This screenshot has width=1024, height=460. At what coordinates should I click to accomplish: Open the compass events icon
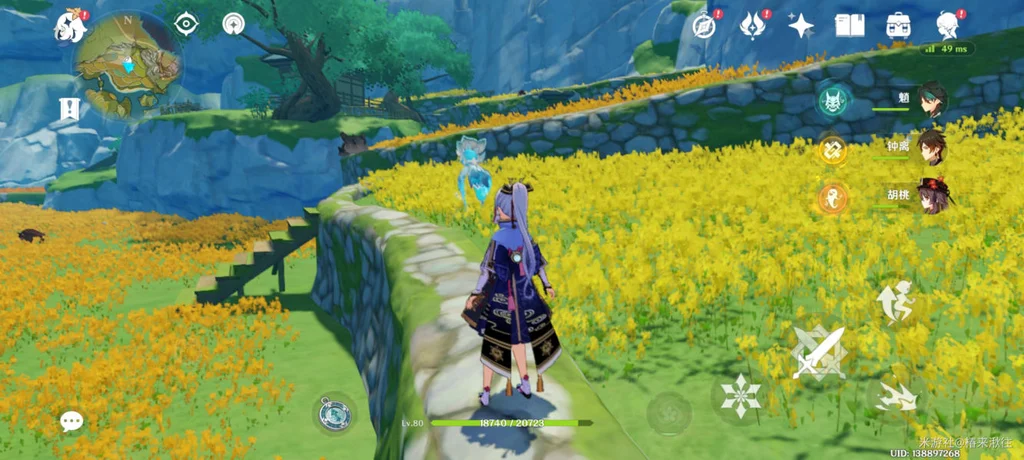[x=706, y=26]
